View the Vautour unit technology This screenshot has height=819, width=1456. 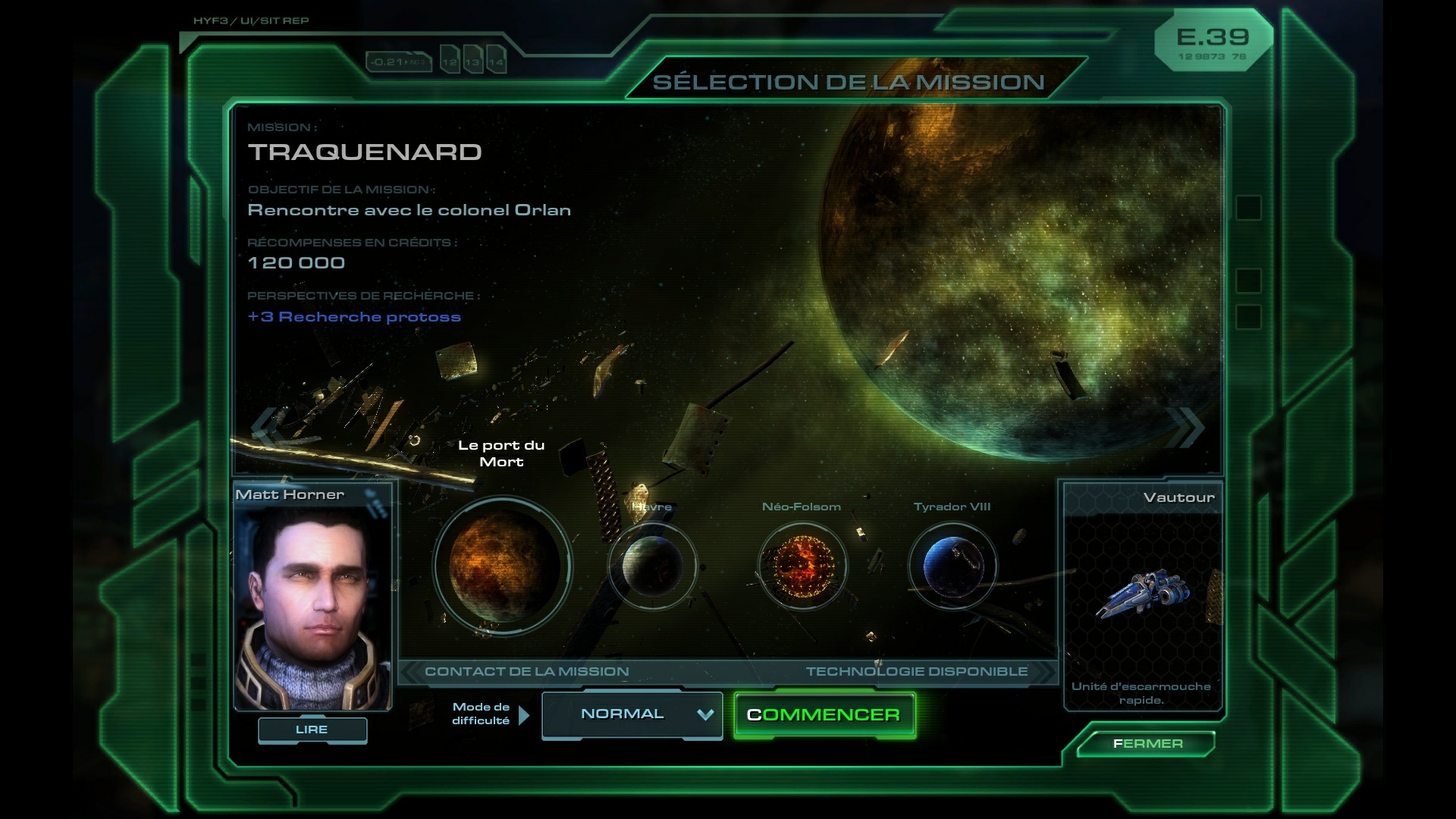(1143, 595)
